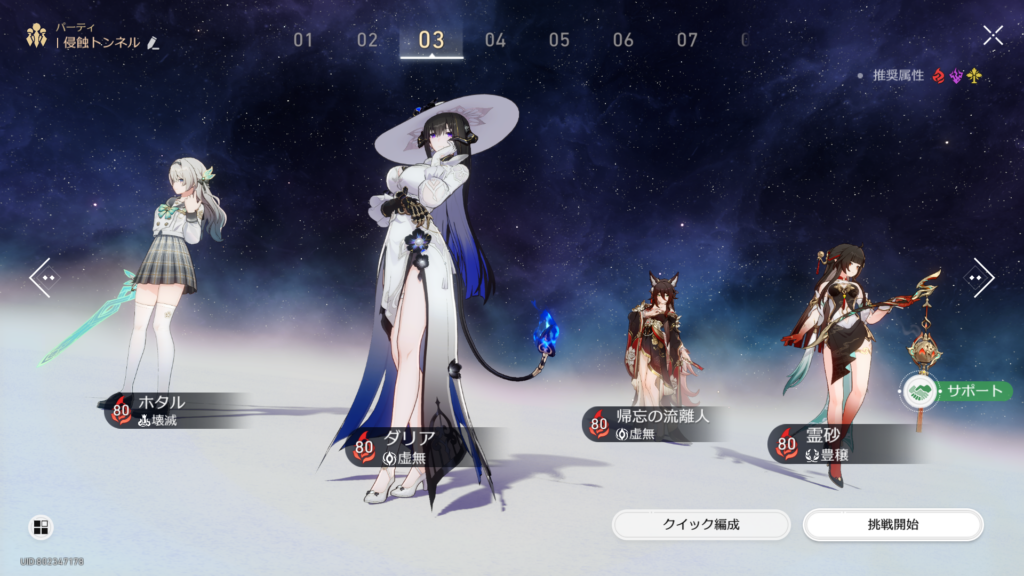Choose party tab 05
The height and width of the screenshot is (576, 1024).
coord(559,40)
